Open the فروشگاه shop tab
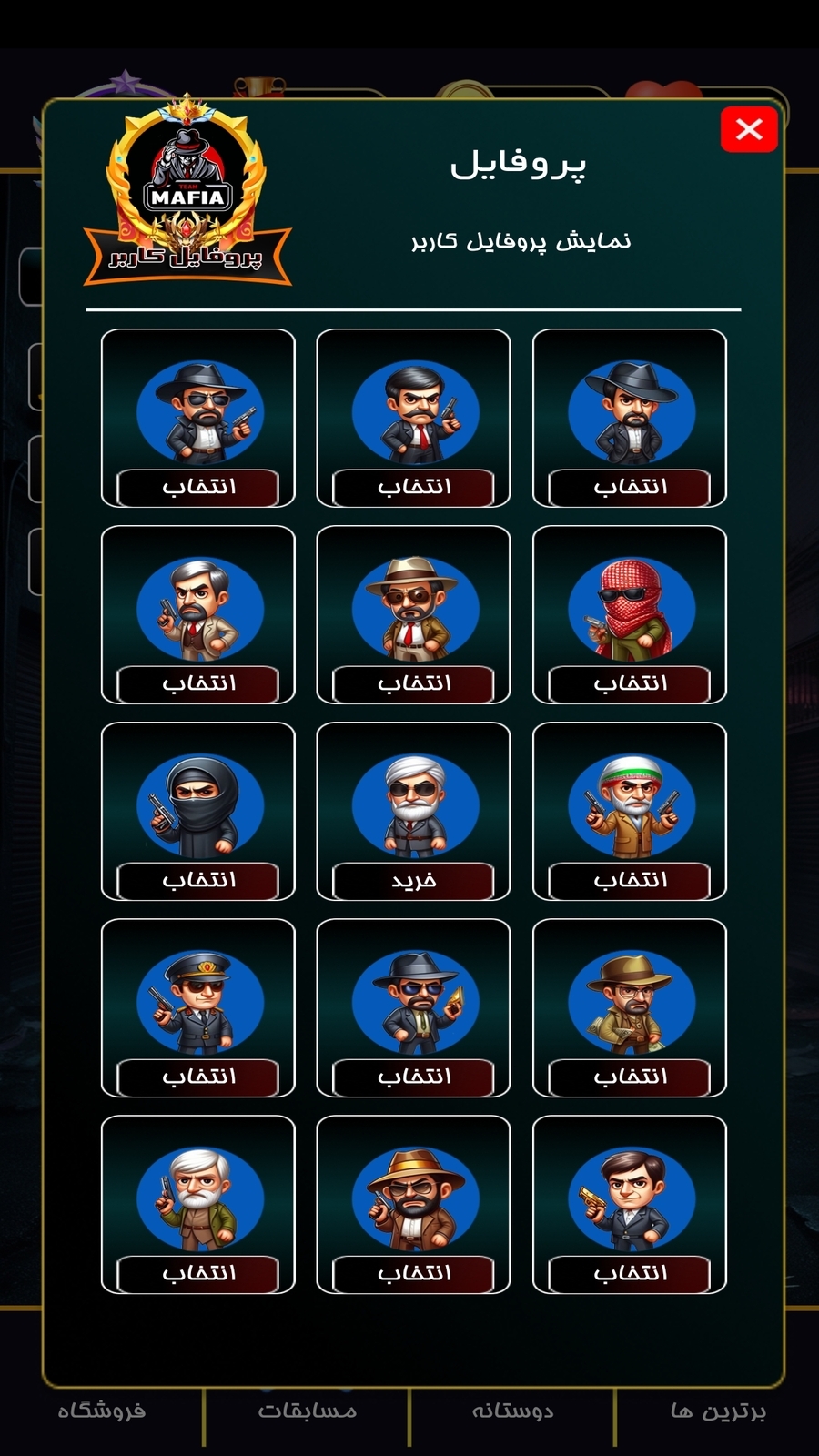The width and height of the screenshot is (819, 1456). [x=101, y=1411]
